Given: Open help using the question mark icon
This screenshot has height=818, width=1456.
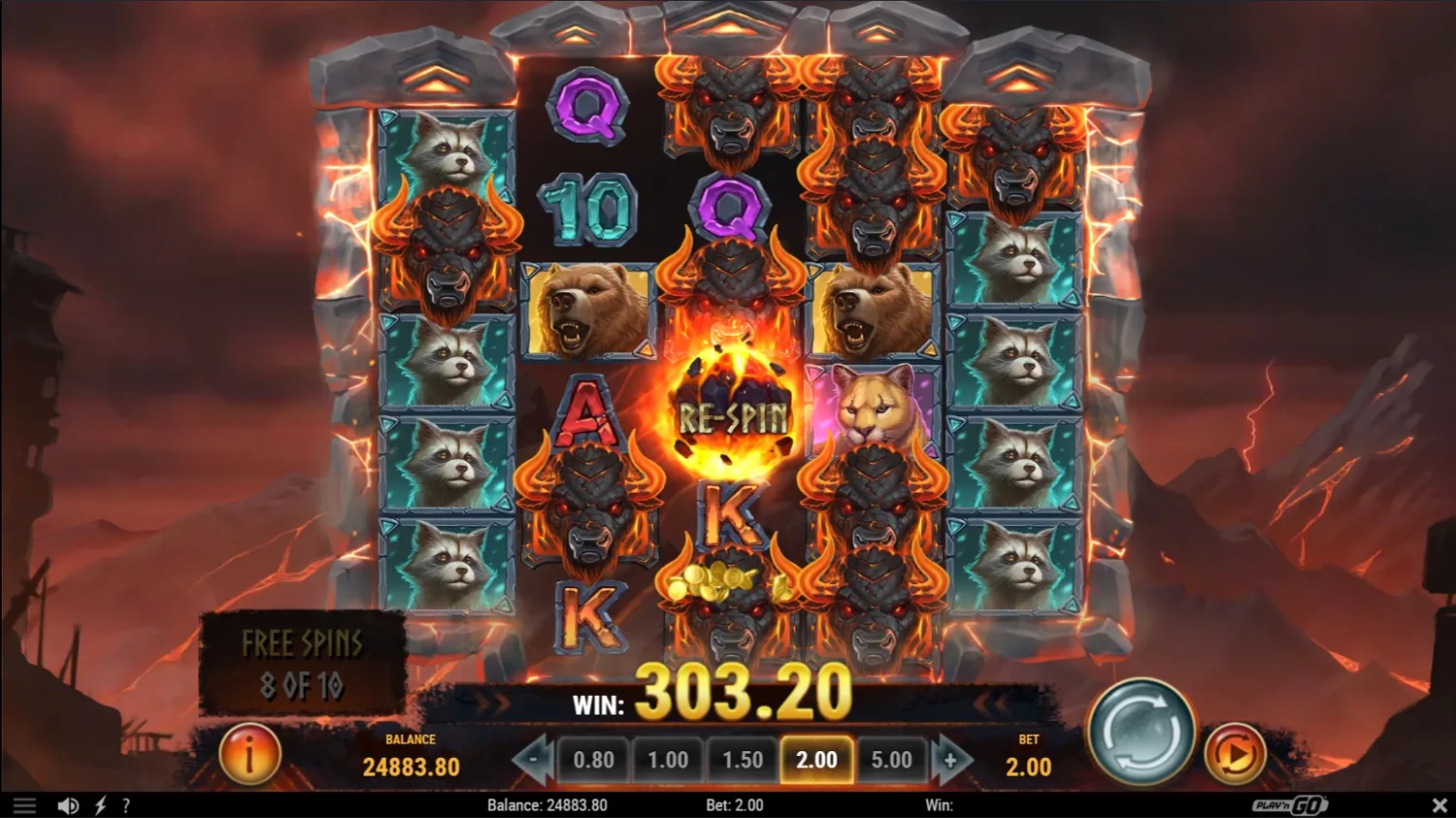Looking at the screenshot, I should tap(125, 804).
